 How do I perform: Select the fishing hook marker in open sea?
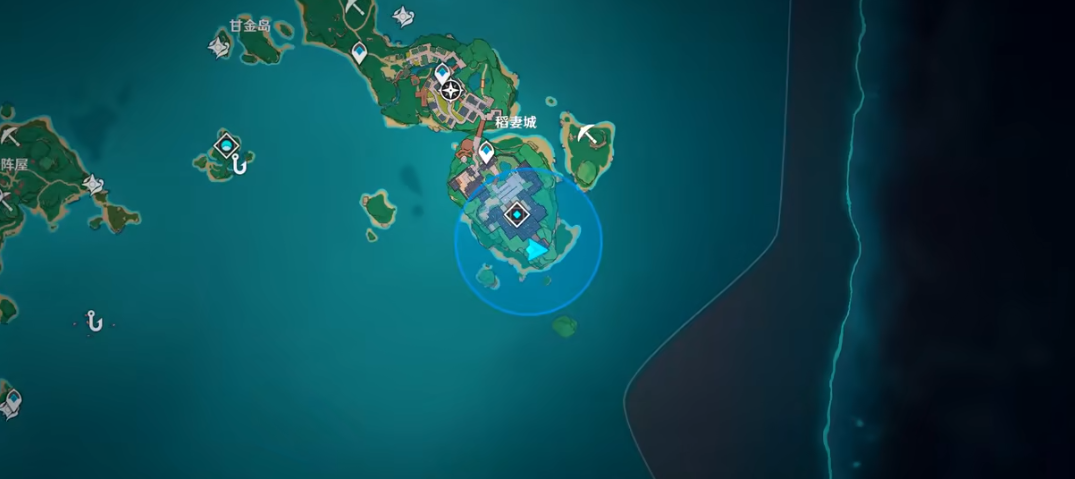[95, 321]
